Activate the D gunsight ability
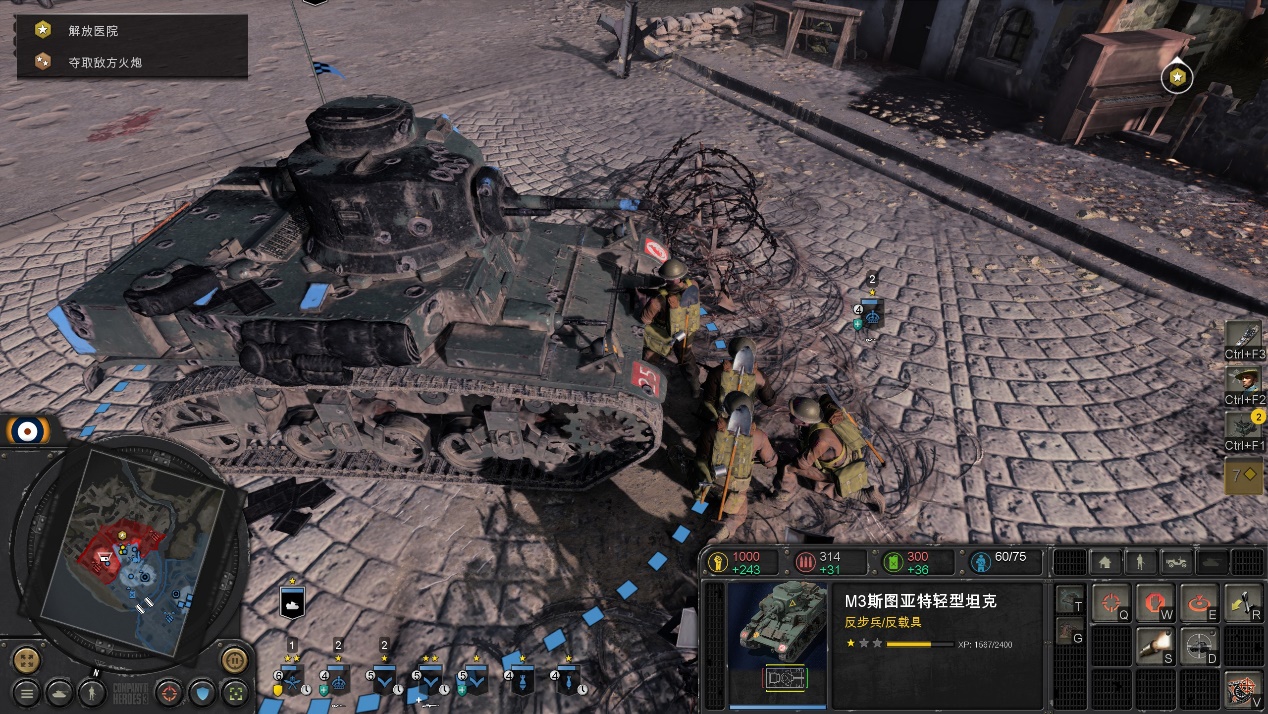The height and width of the screenshot is (714, 1268). tap(1197, 647)
